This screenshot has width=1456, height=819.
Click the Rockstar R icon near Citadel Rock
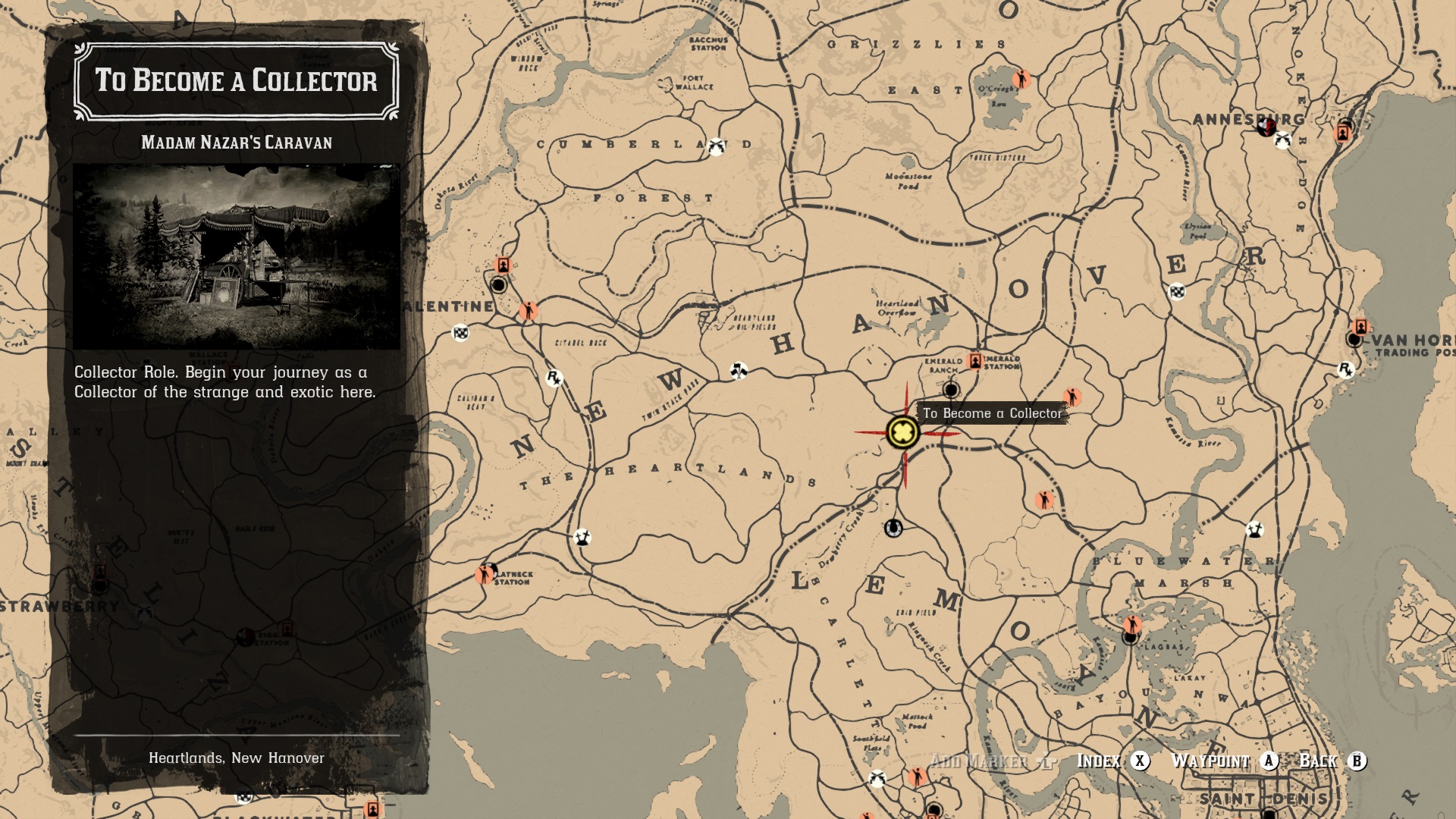[x=554, y=378]
